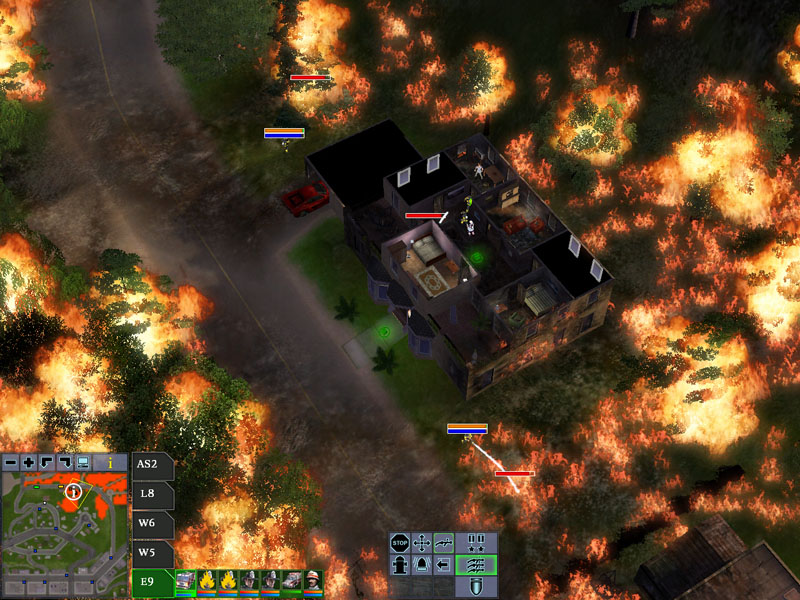Zoom in the minimap with the plus button
This screenshot has width=800, height=600.
(28, 463)
